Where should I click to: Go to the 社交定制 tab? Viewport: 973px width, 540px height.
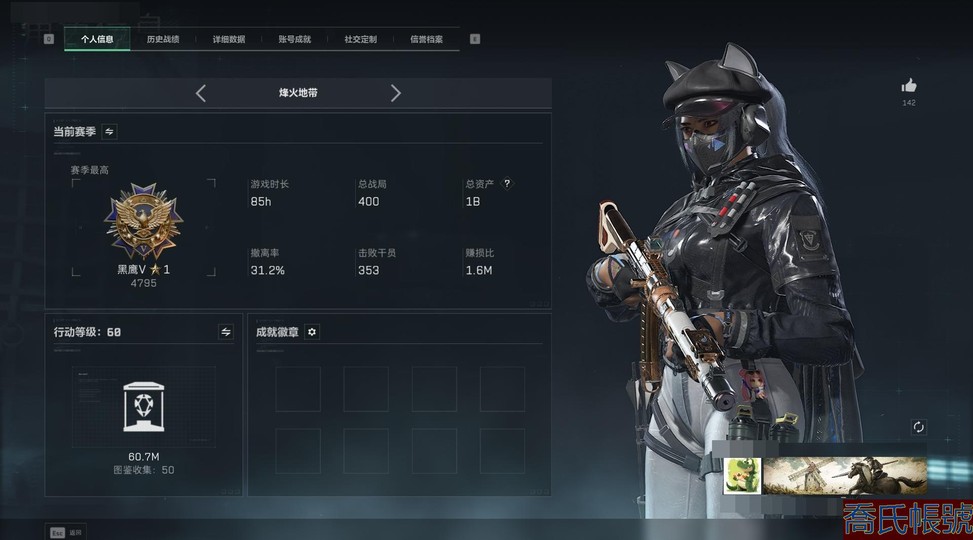361,39
